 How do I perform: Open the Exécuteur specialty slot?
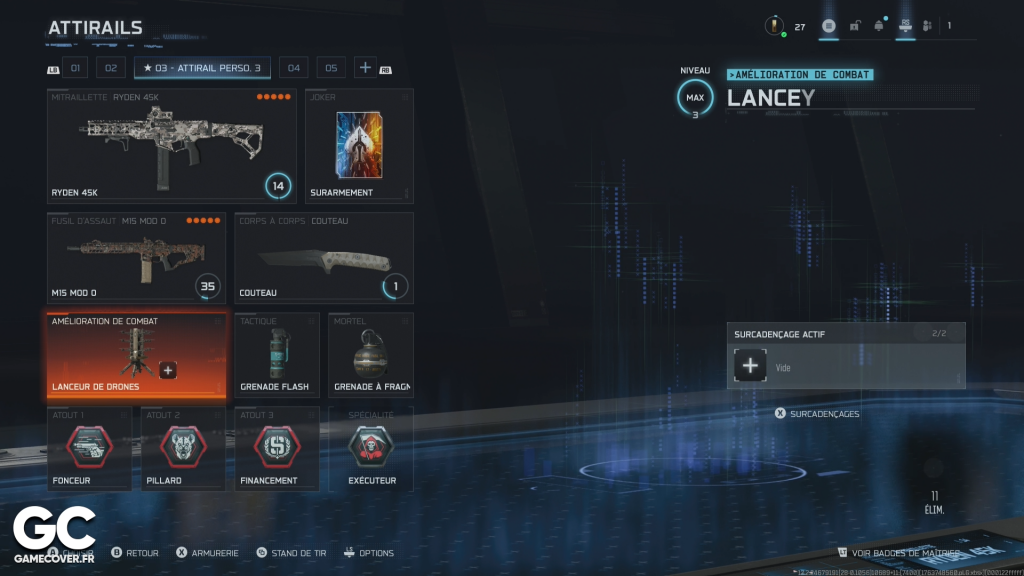tap(371, 449)
